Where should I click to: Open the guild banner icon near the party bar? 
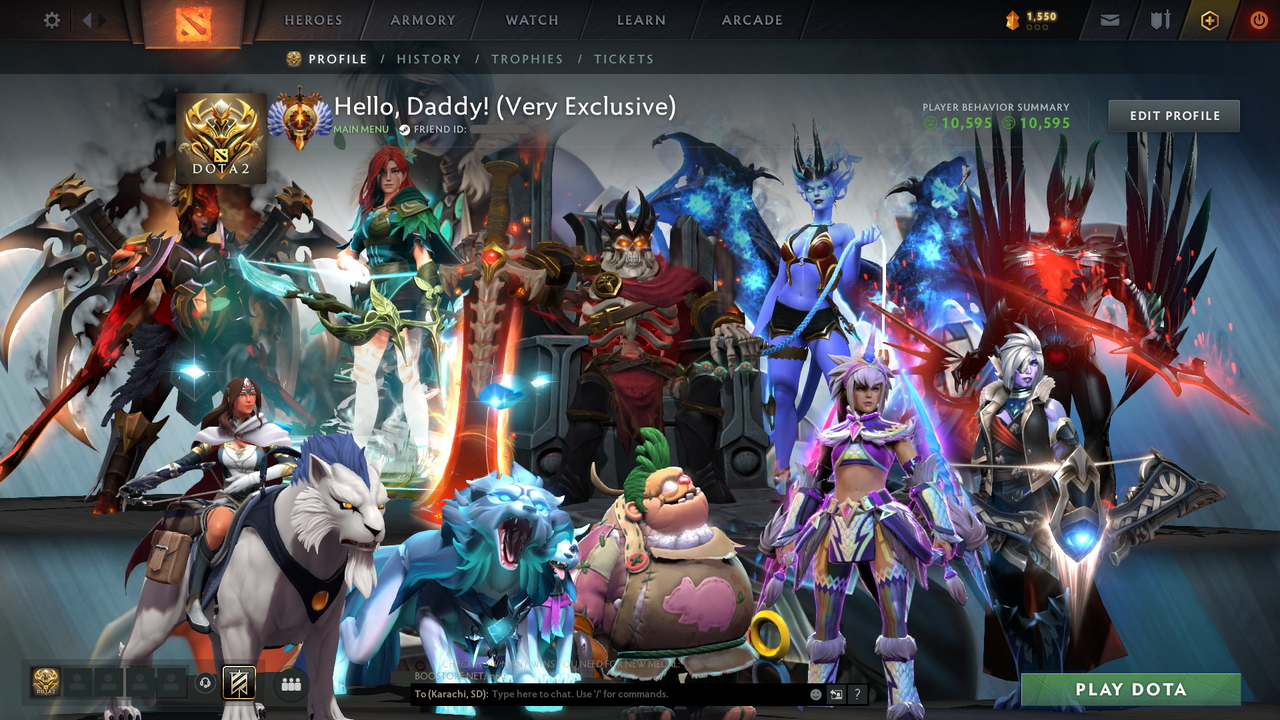[239, 683]
